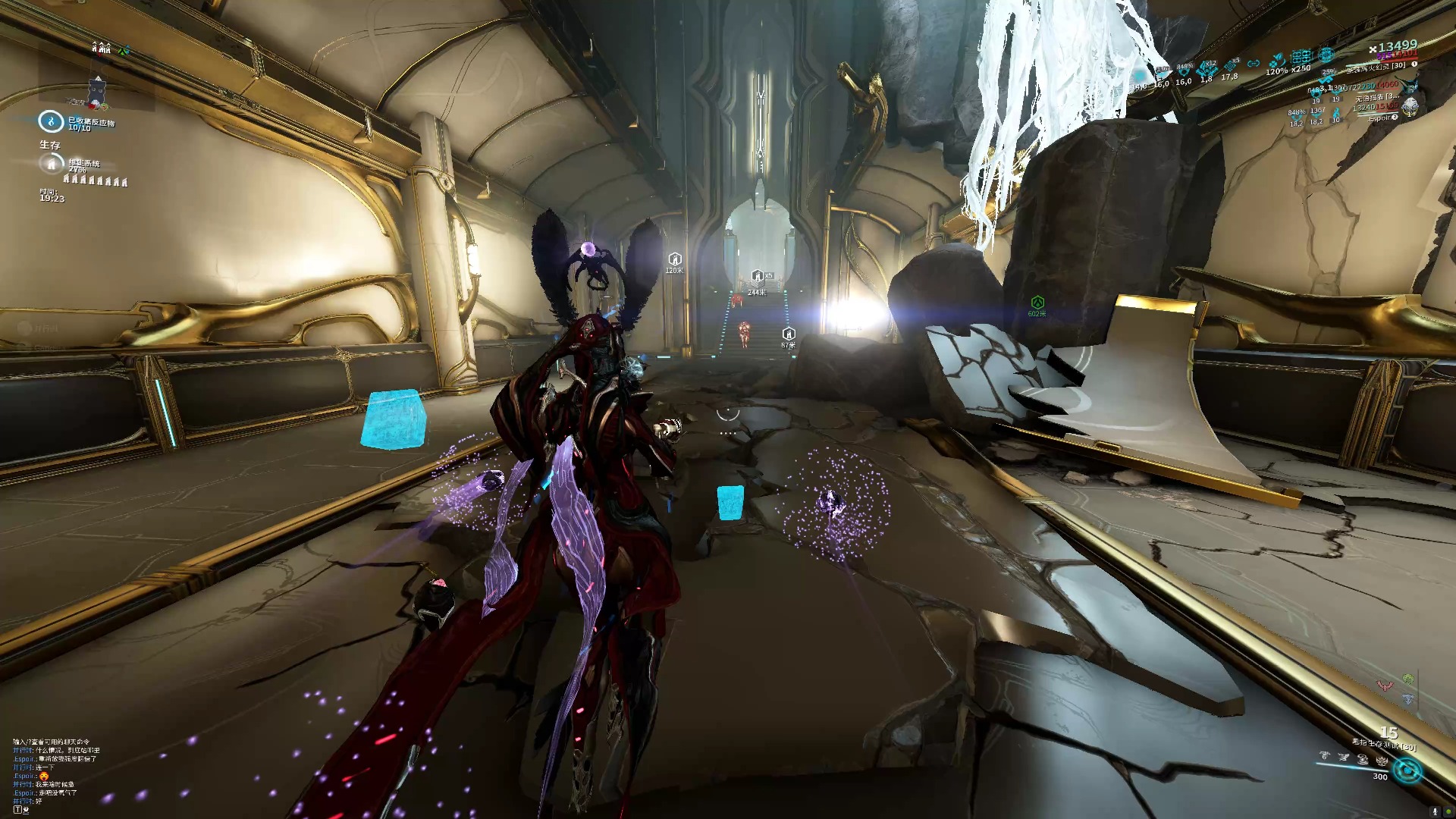Click the life support objective icon
The height and width of the screenshot is (819, 1456).
point(51,163)
